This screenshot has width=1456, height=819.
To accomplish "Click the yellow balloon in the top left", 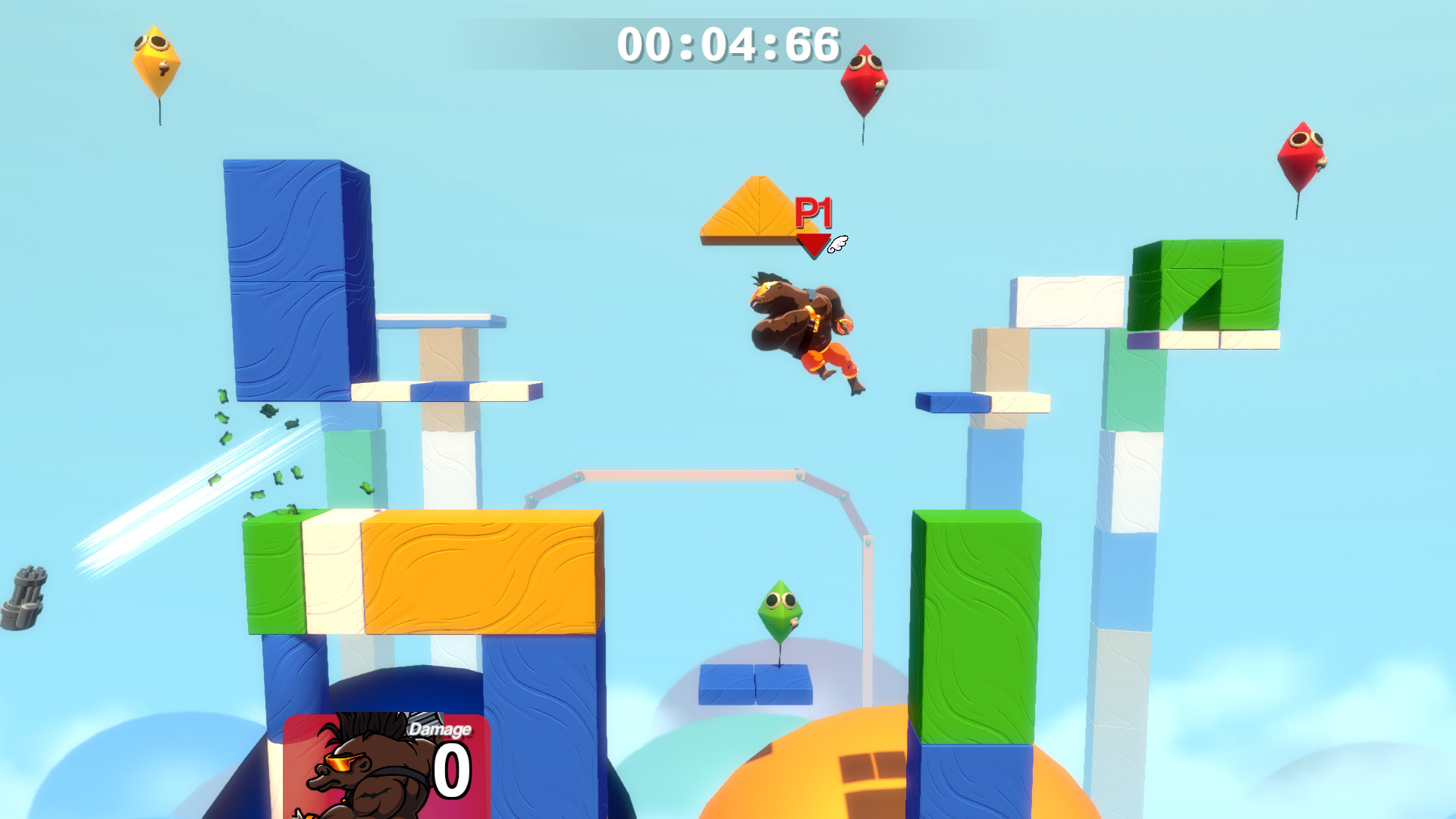I will tap(157, 61).
